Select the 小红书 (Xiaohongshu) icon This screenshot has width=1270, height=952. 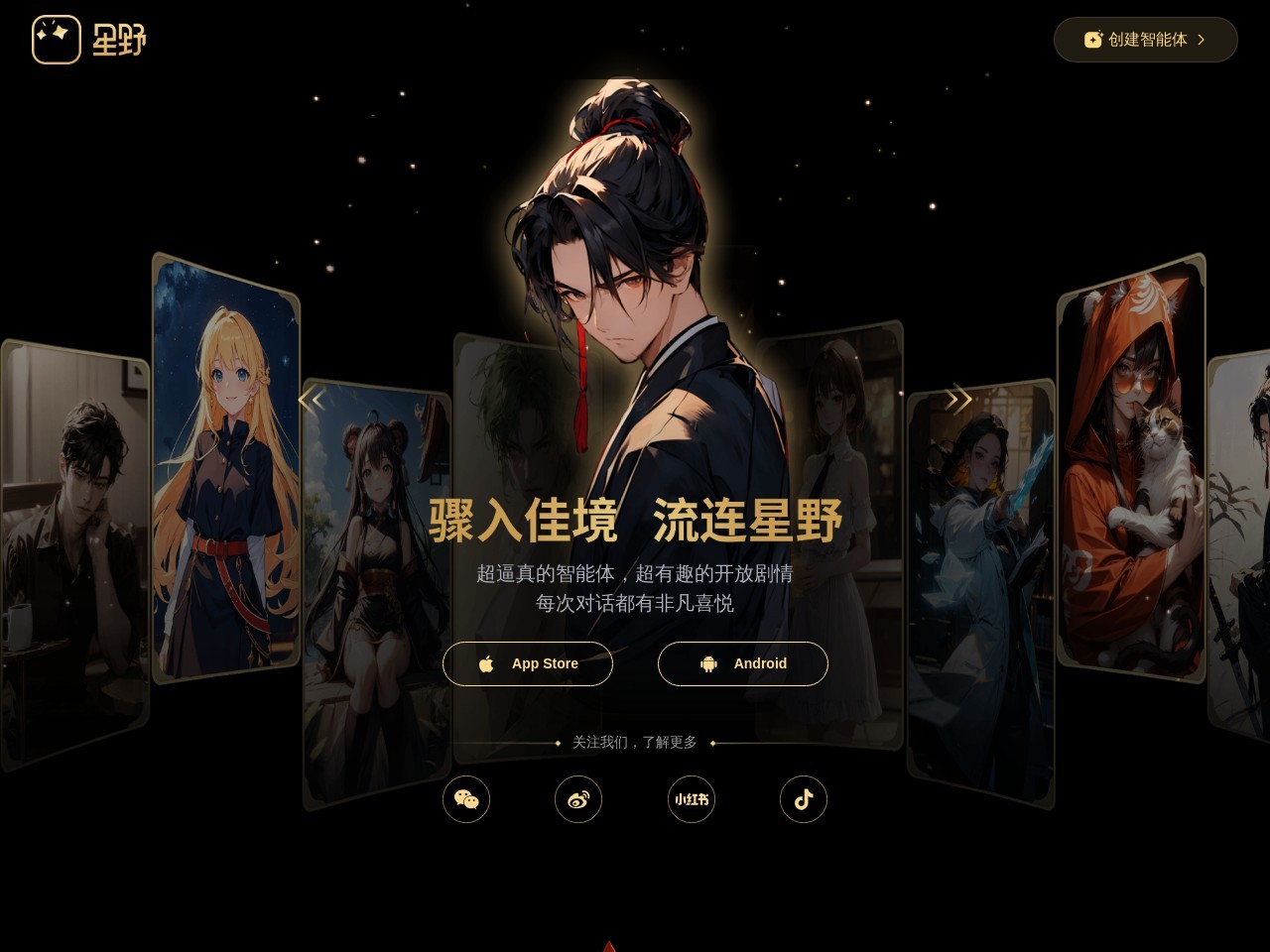tap(691, 799)
